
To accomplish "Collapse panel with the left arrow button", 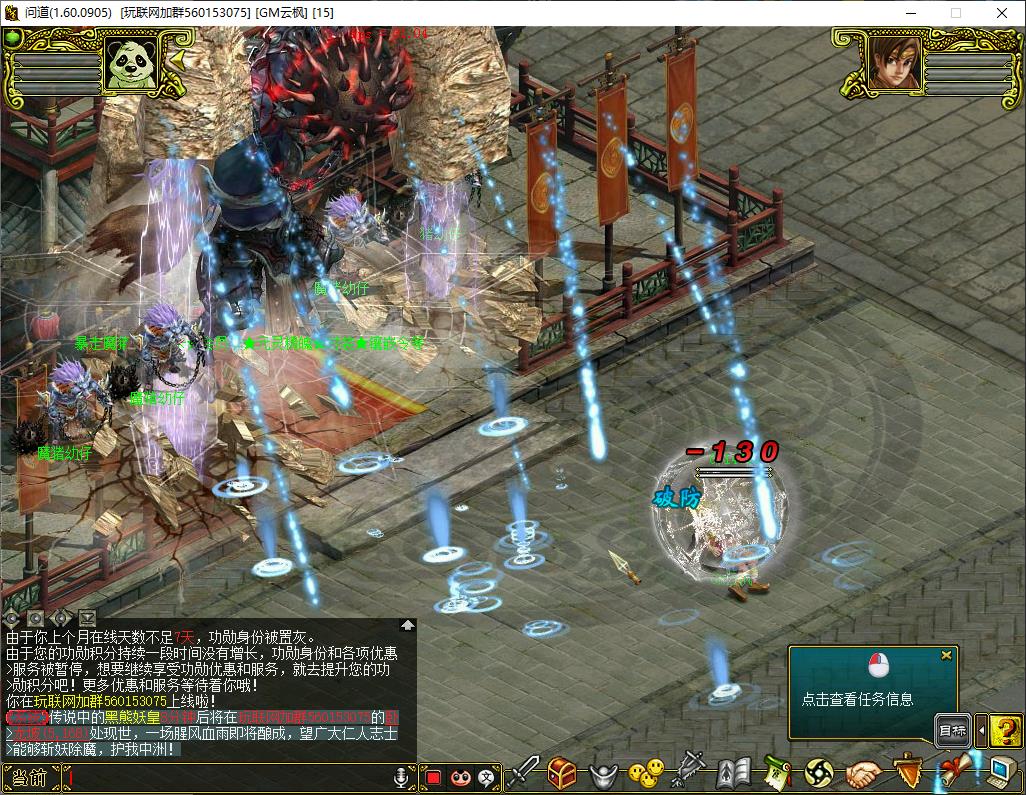I will [x=981, y=731].
